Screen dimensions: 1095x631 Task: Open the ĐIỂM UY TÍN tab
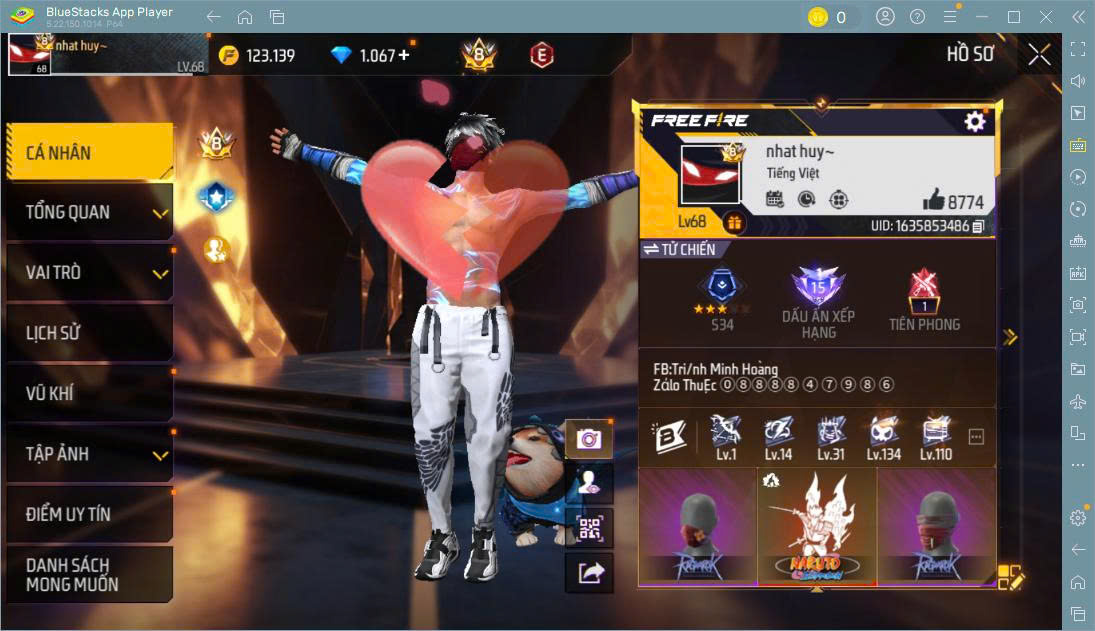[89, 514]
